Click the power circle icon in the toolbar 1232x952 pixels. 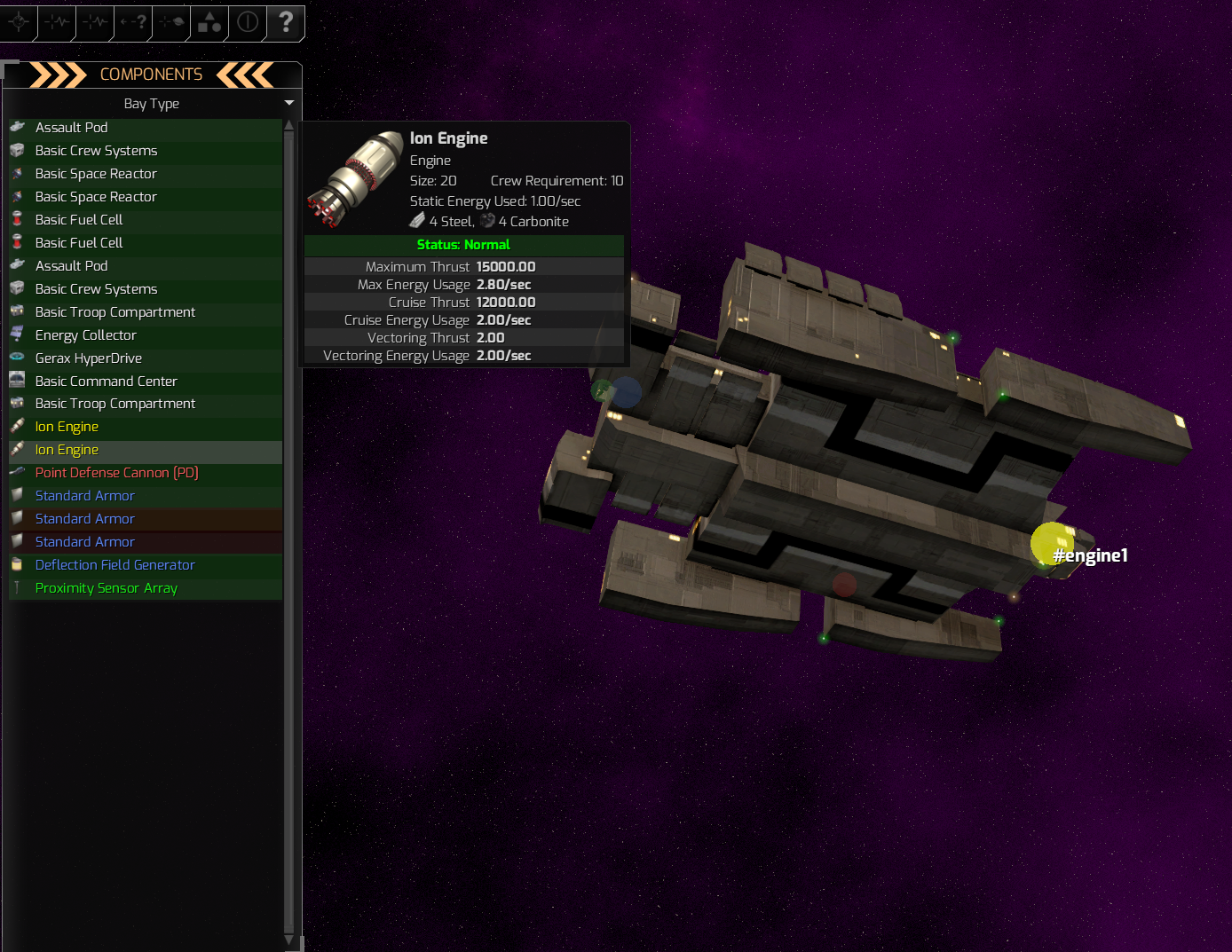[246, 23]
